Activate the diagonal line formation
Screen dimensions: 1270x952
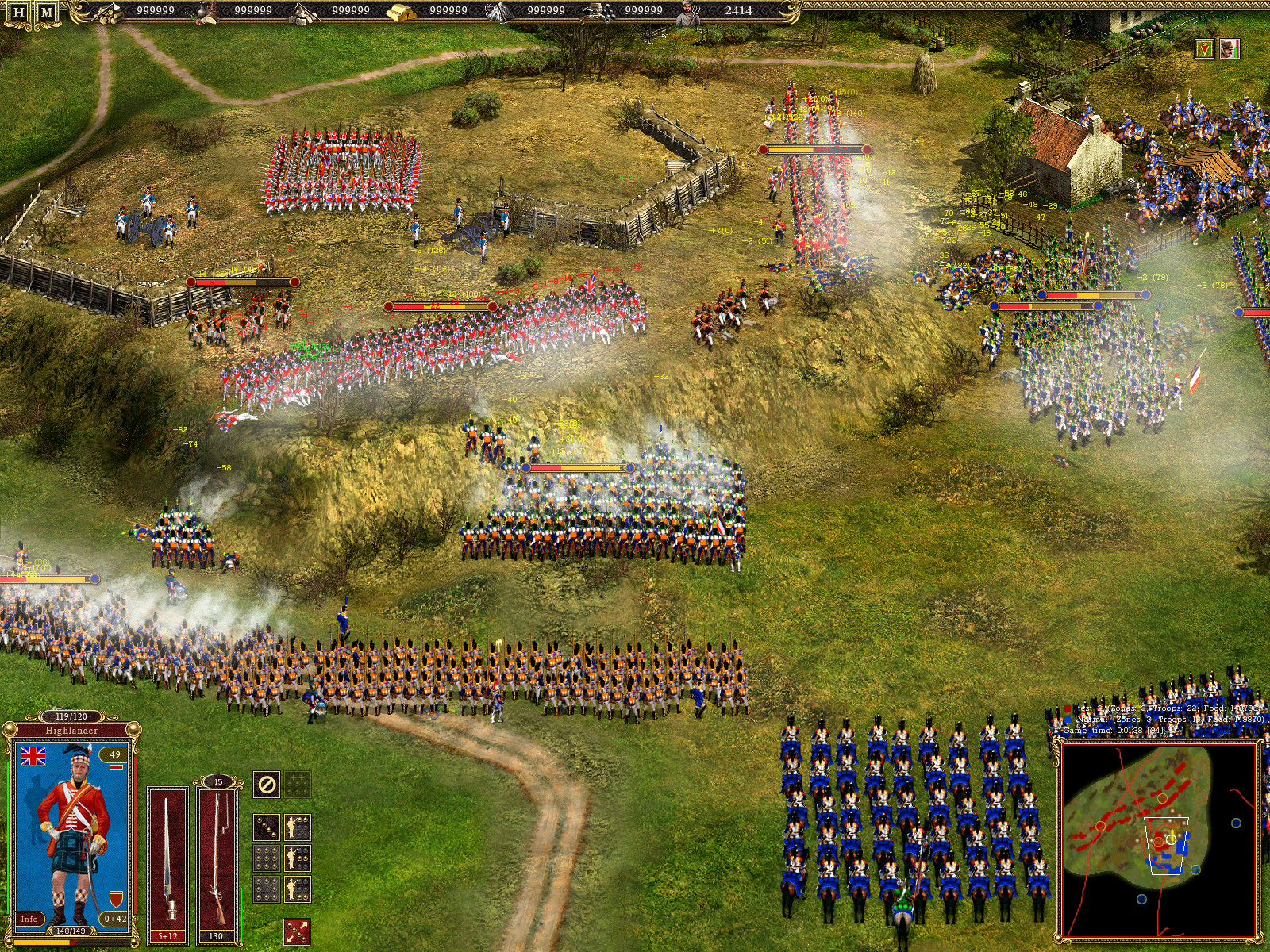pyautogui.click(x=267, y=827)
